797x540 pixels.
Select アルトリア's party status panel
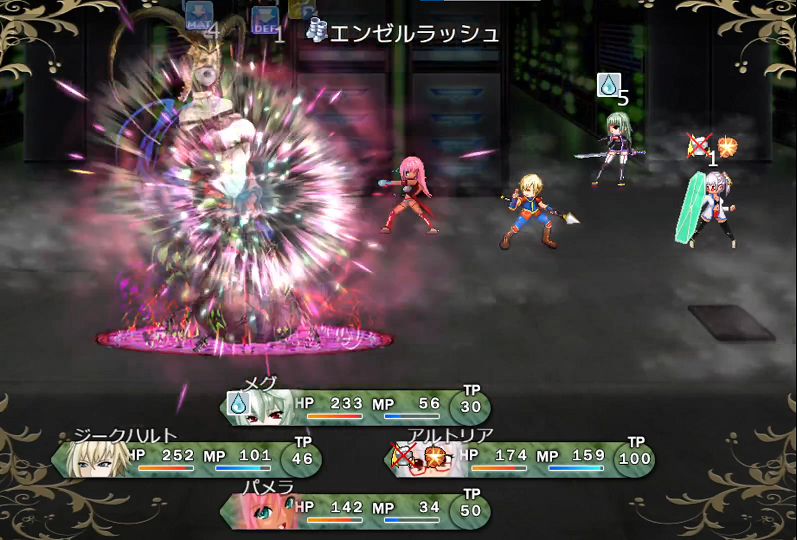(x=520, y=459)
